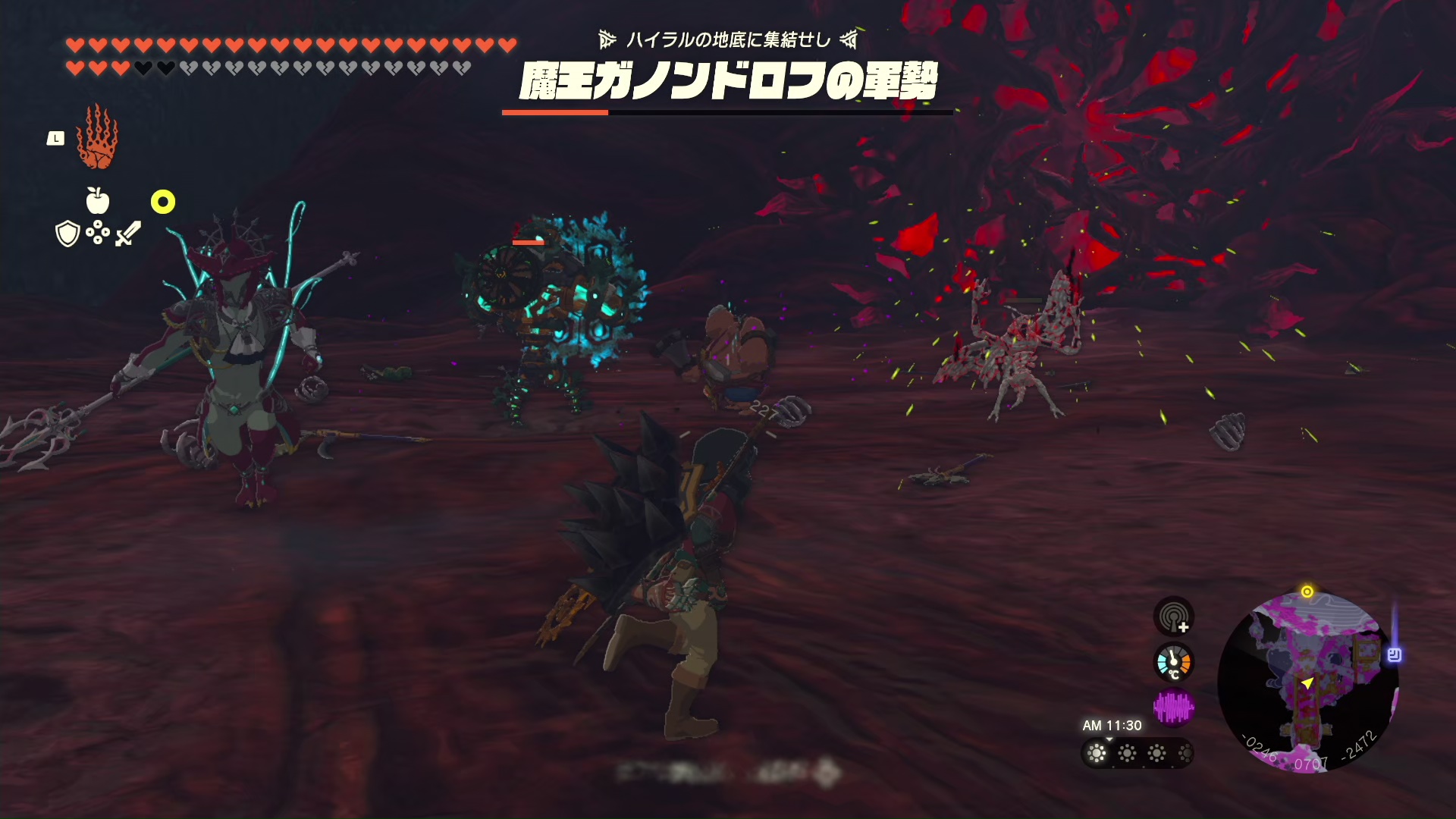Screen dimensions: 1456x819
Task: Open the Sensor+ radar icon
Action: [x=1174, y=617]
